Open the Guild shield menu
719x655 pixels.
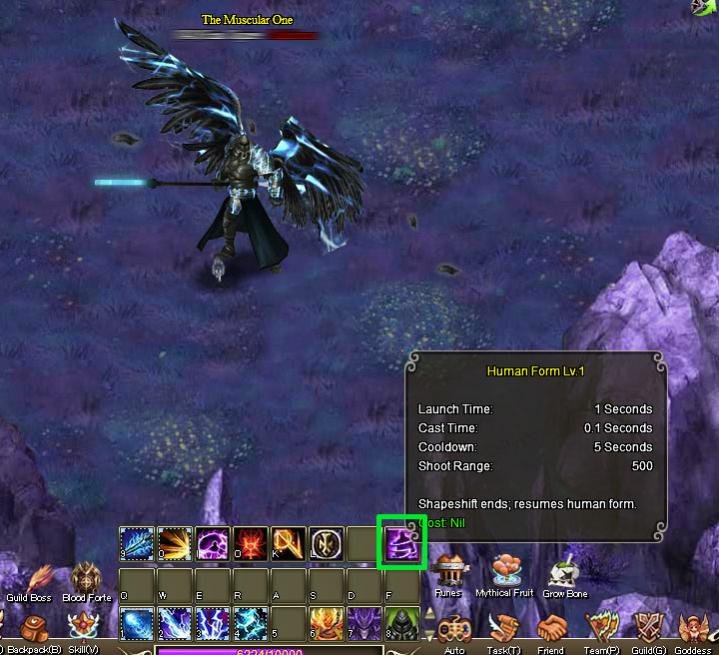click(649, 630)
